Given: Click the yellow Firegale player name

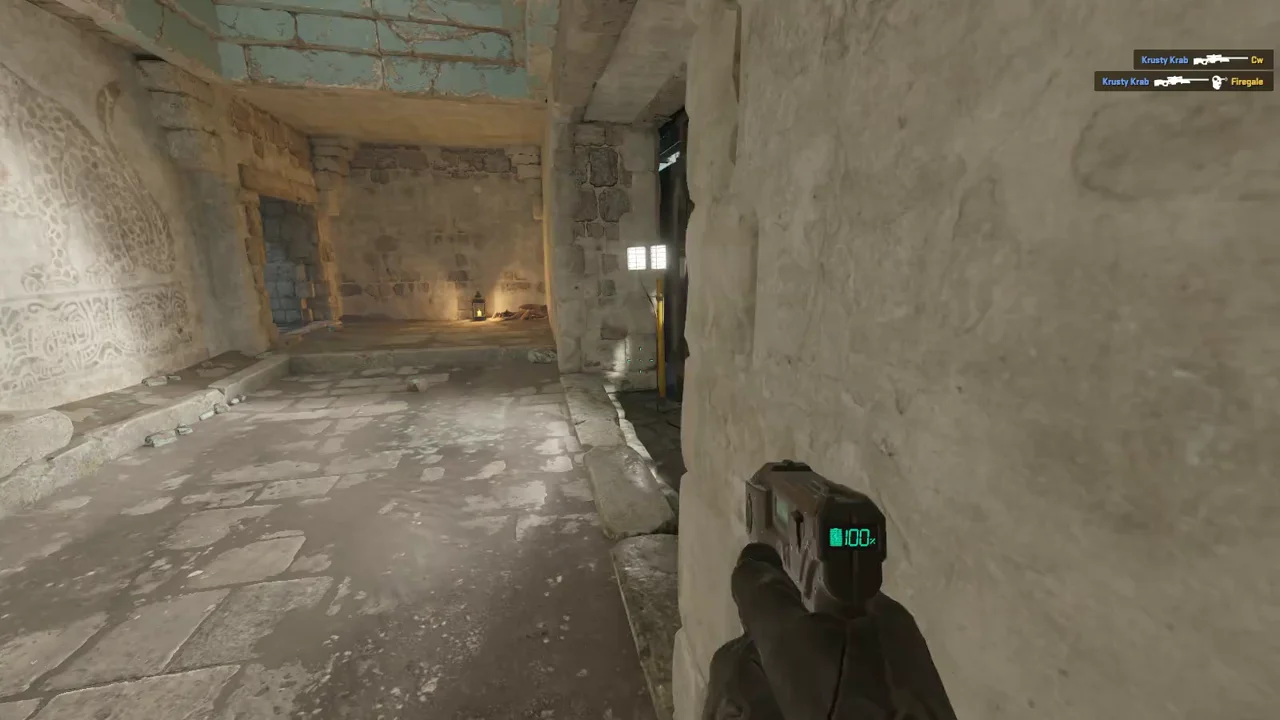Looking at the screenshot, I should pyautogui.click(x=1247, y=81).
